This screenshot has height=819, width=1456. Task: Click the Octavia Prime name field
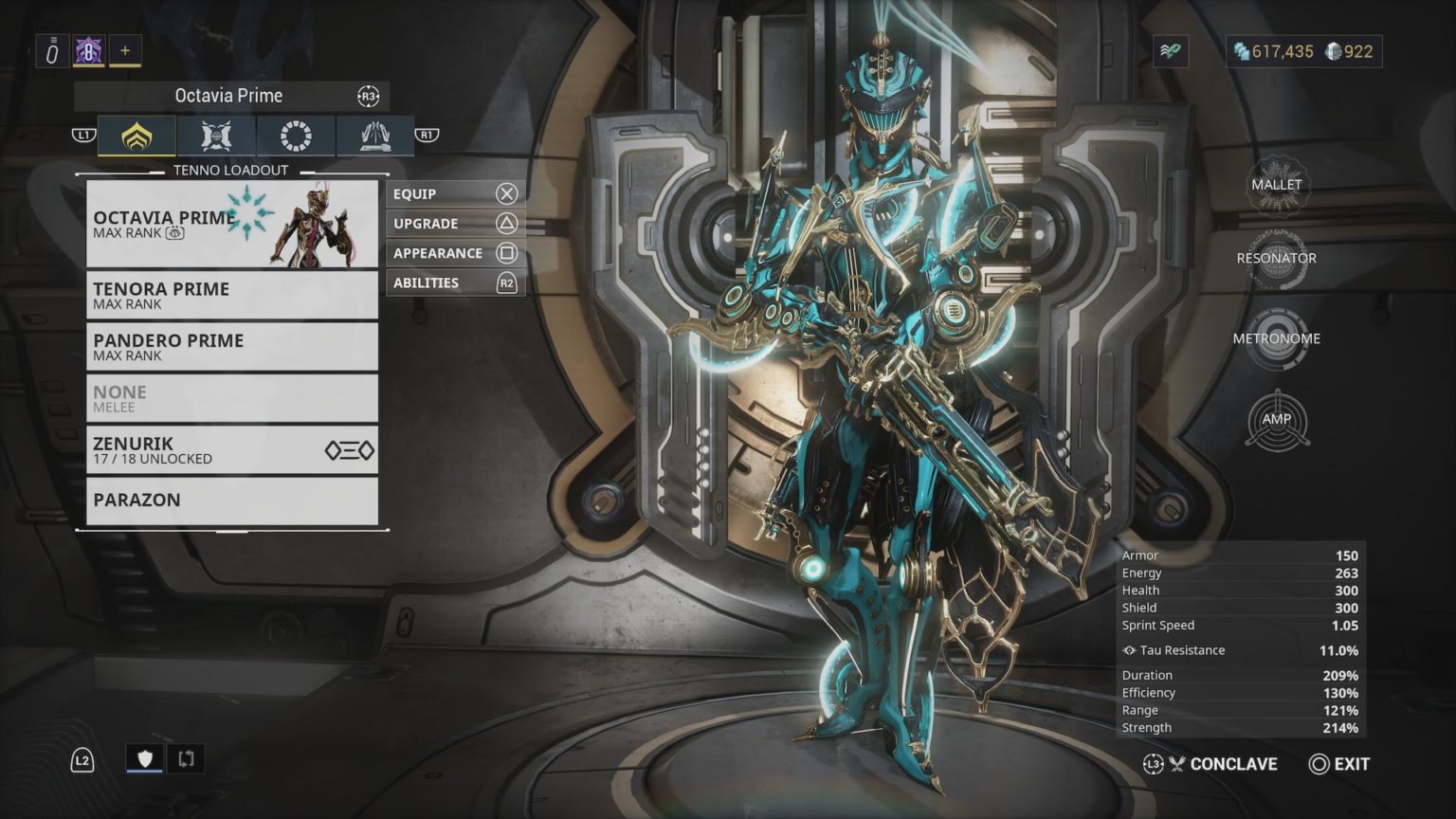click(227, 95)
